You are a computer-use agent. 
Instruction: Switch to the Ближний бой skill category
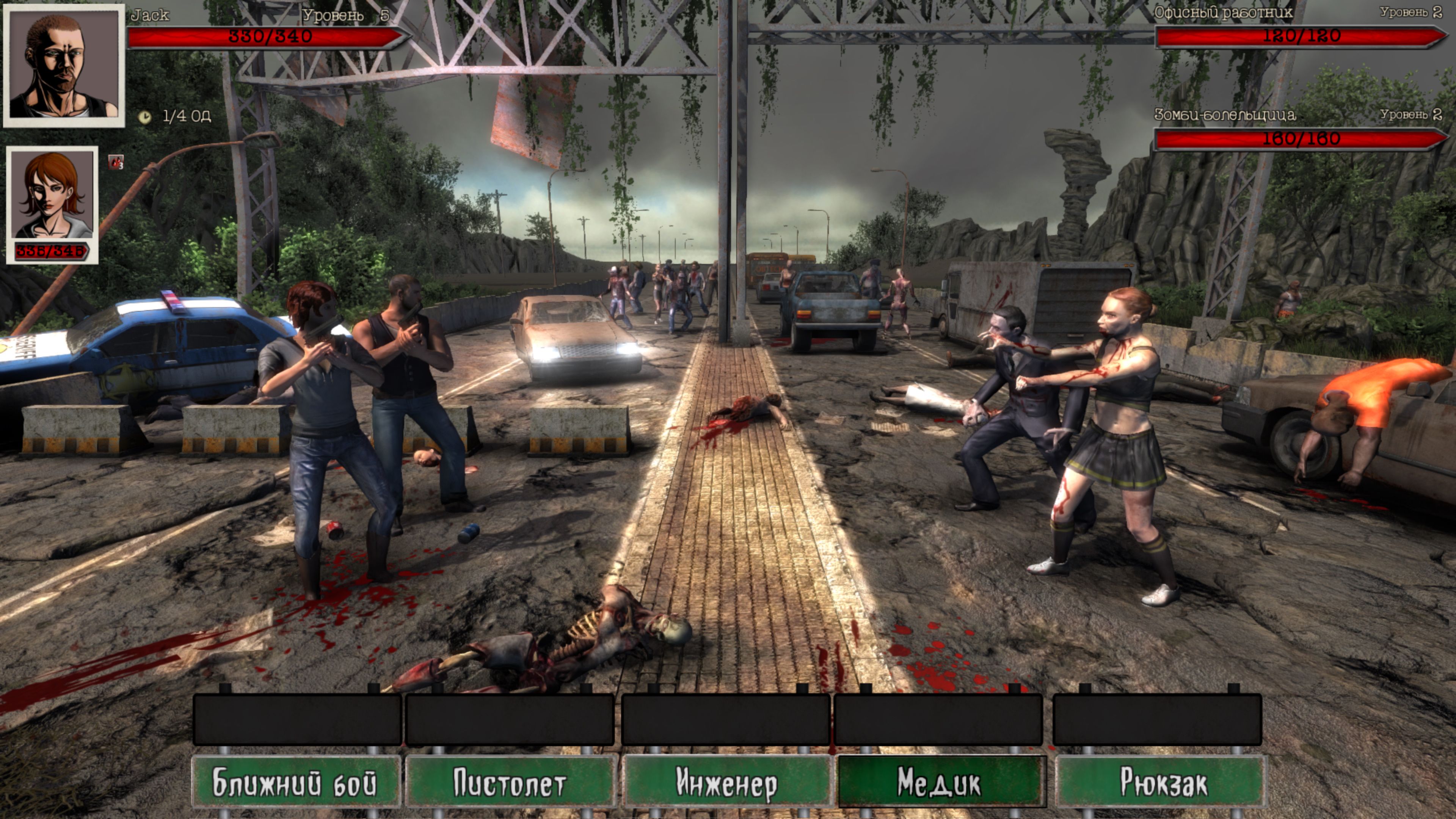click(297, 784)
